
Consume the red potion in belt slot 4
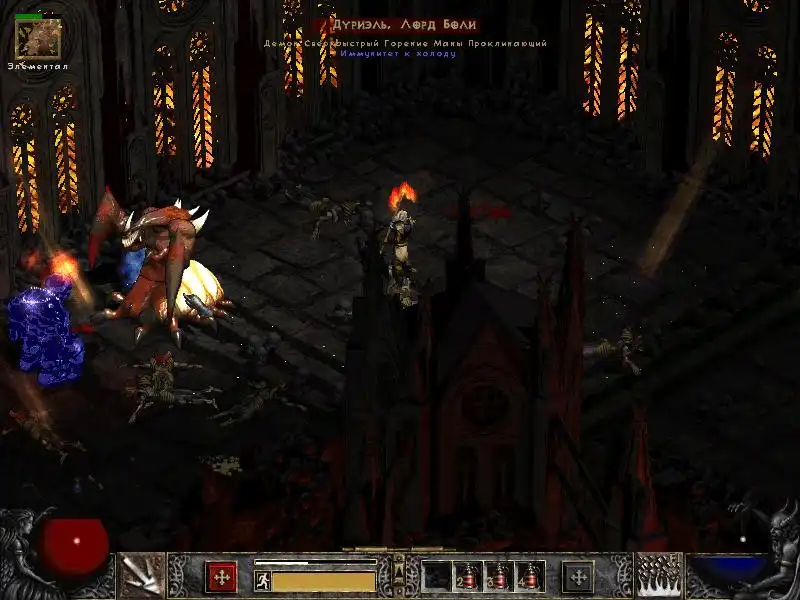tap(530, 577)
